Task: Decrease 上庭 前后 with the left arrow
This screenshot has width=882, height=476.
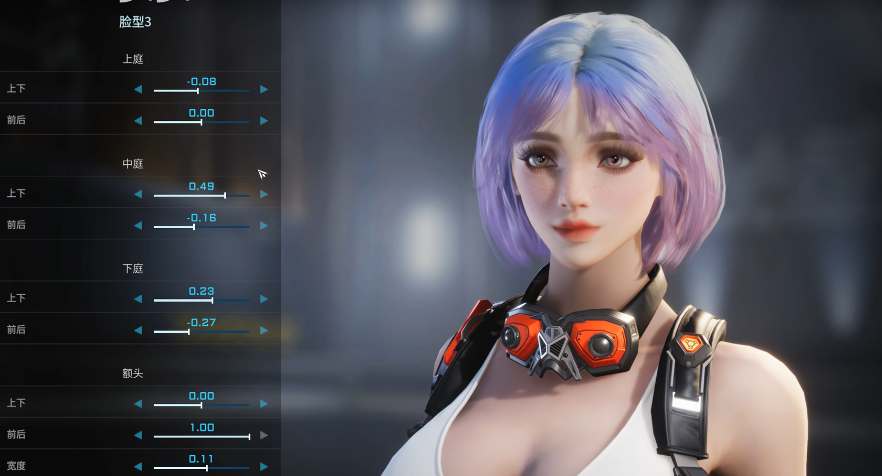Action: pos(138,121)
